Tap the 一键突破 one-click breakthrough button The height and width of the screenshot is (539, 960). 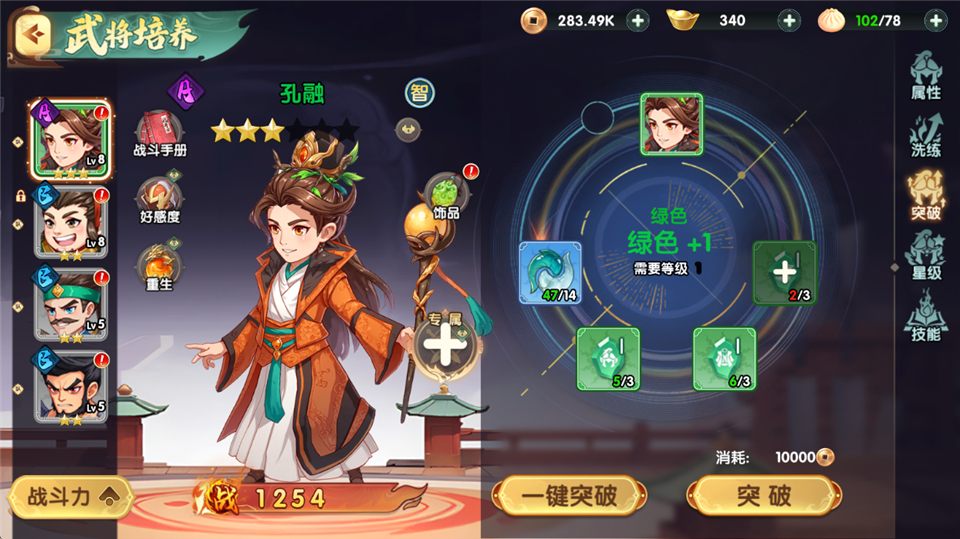coord(569,495)
